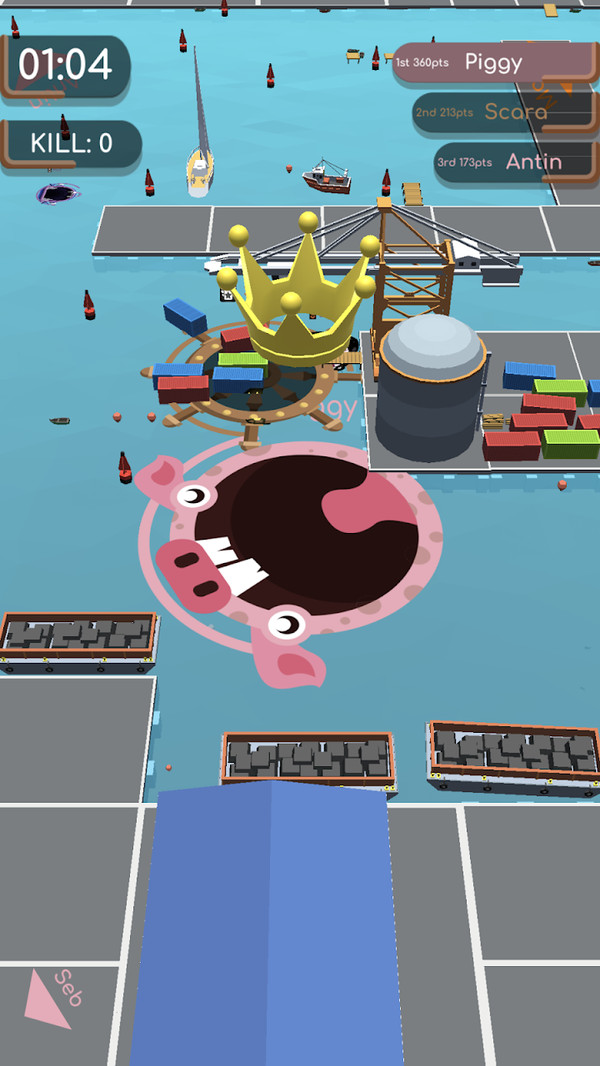
Task: Tap the pink Seb direction arrow
Action: click(48, 999)
